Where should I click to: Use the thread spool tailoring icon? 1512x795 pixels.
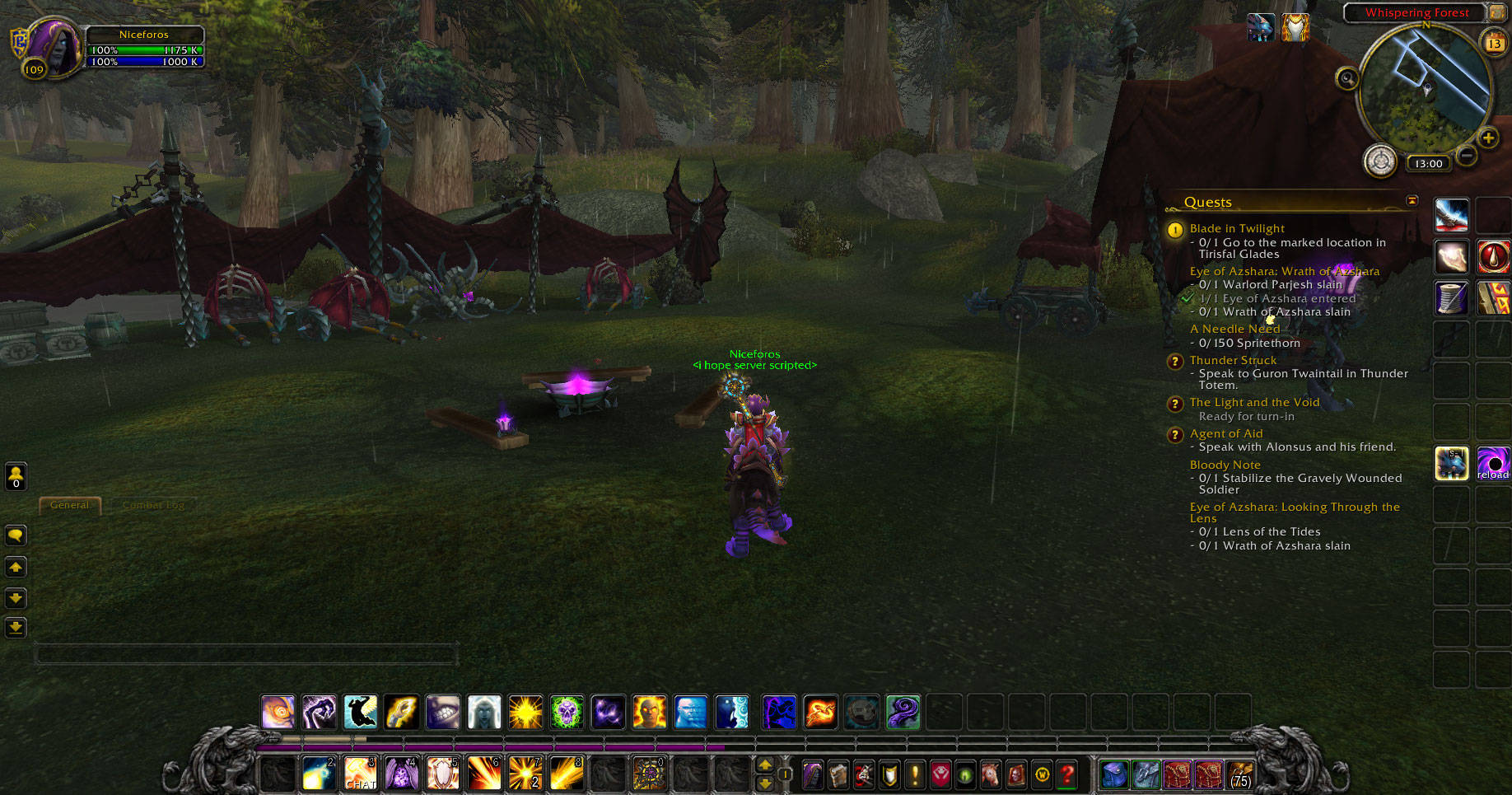1452,298
